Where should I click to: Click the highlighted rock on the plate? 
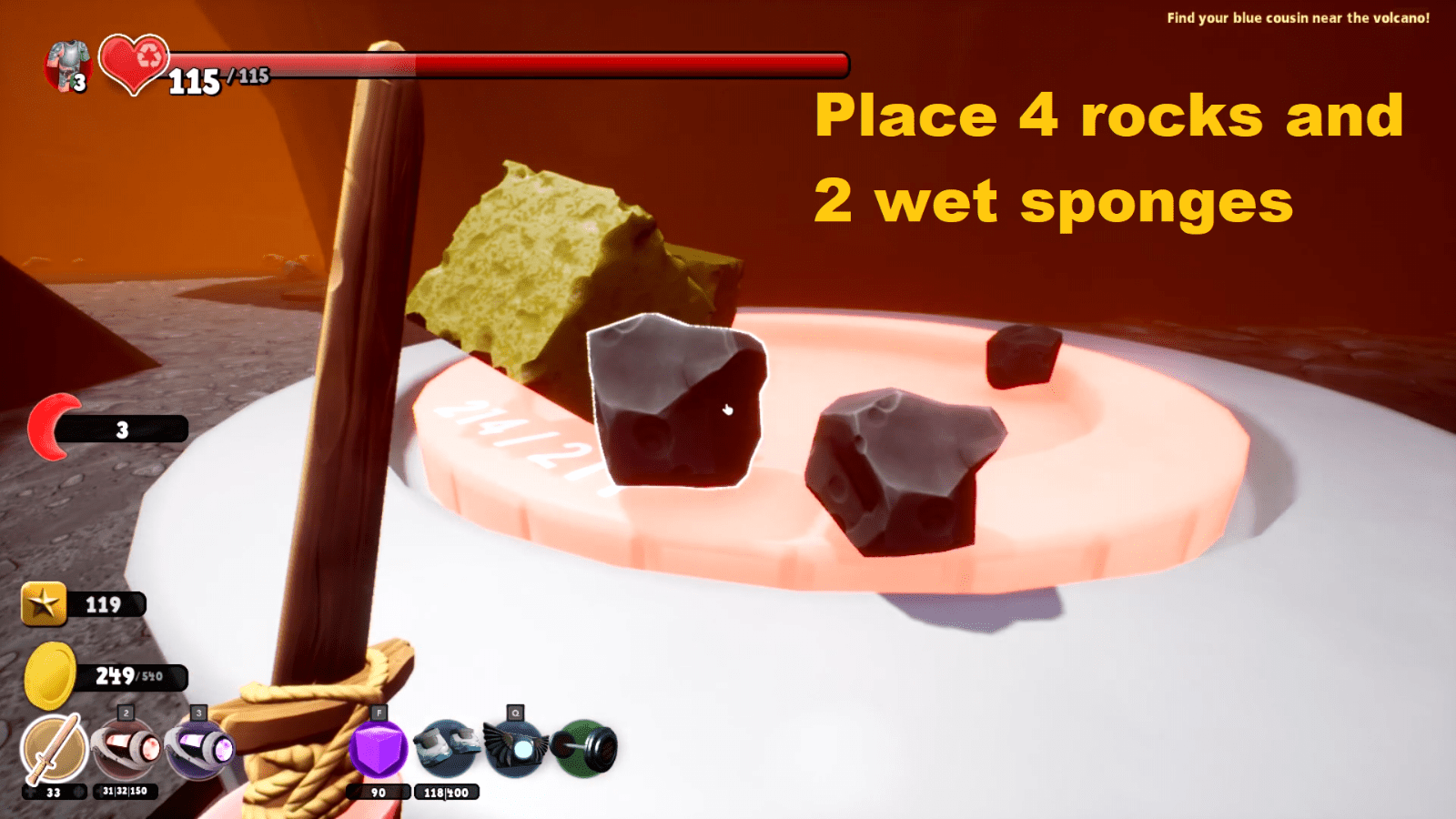pyautogui.click(x=678, y=405)
